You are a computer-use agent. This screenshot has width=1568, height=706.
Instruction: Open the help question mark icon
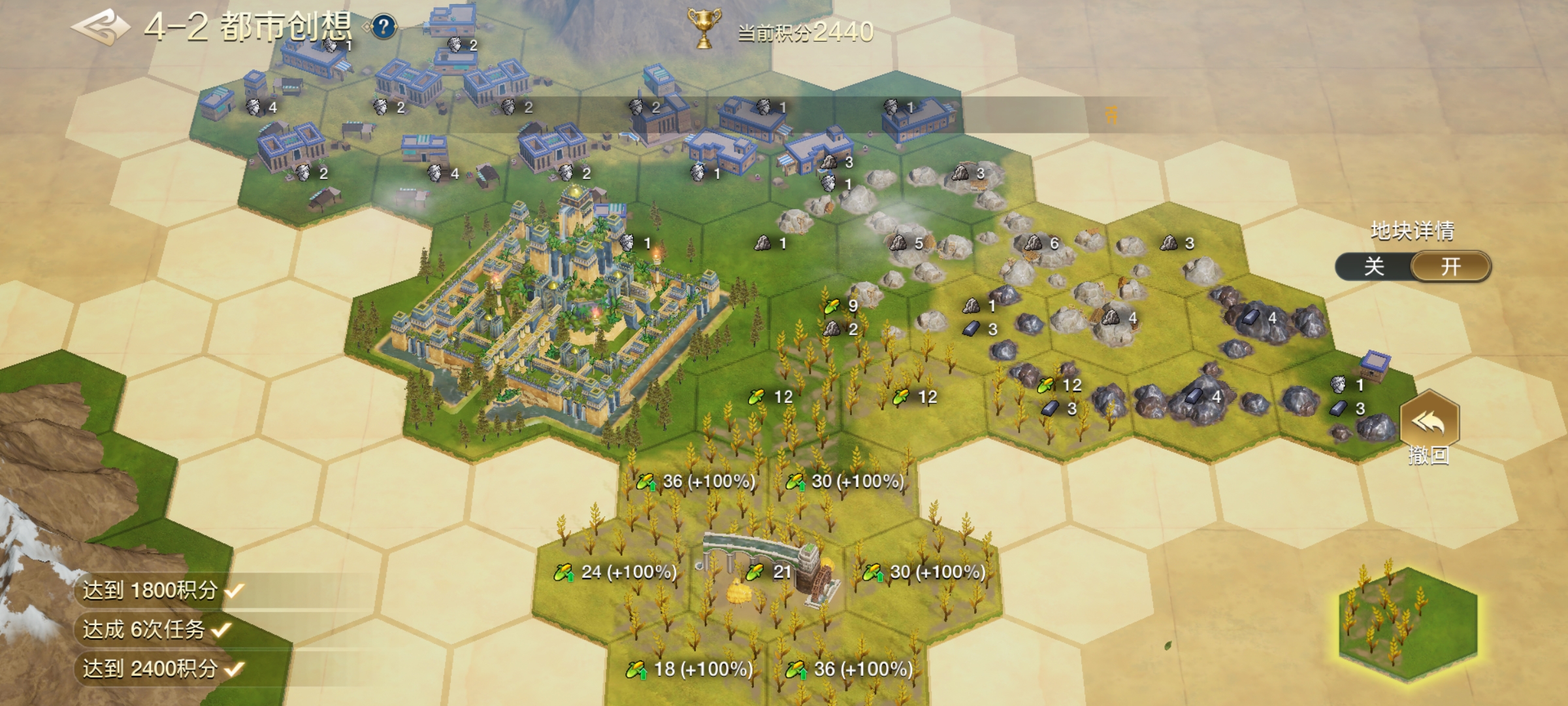click(384, 27)
